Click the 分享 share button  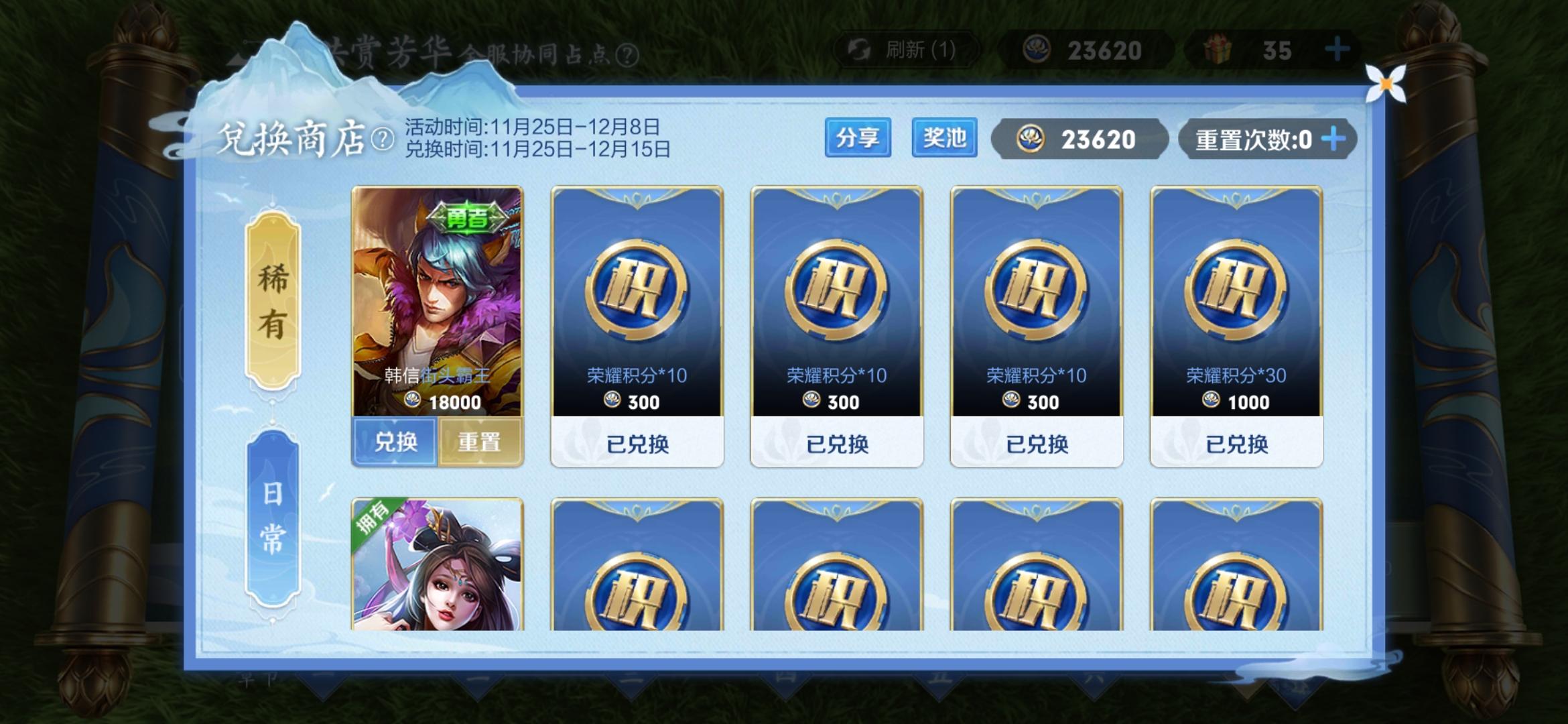tap(859, 139)
